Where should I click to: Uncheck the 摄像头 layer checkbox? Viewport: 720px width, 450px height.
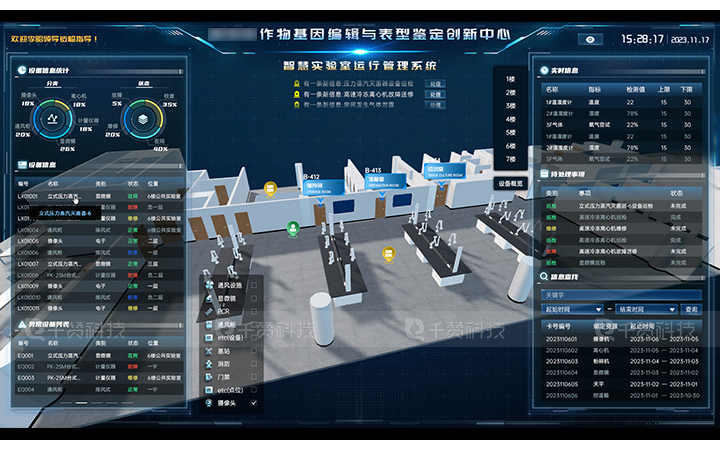(x=254, y=402)
